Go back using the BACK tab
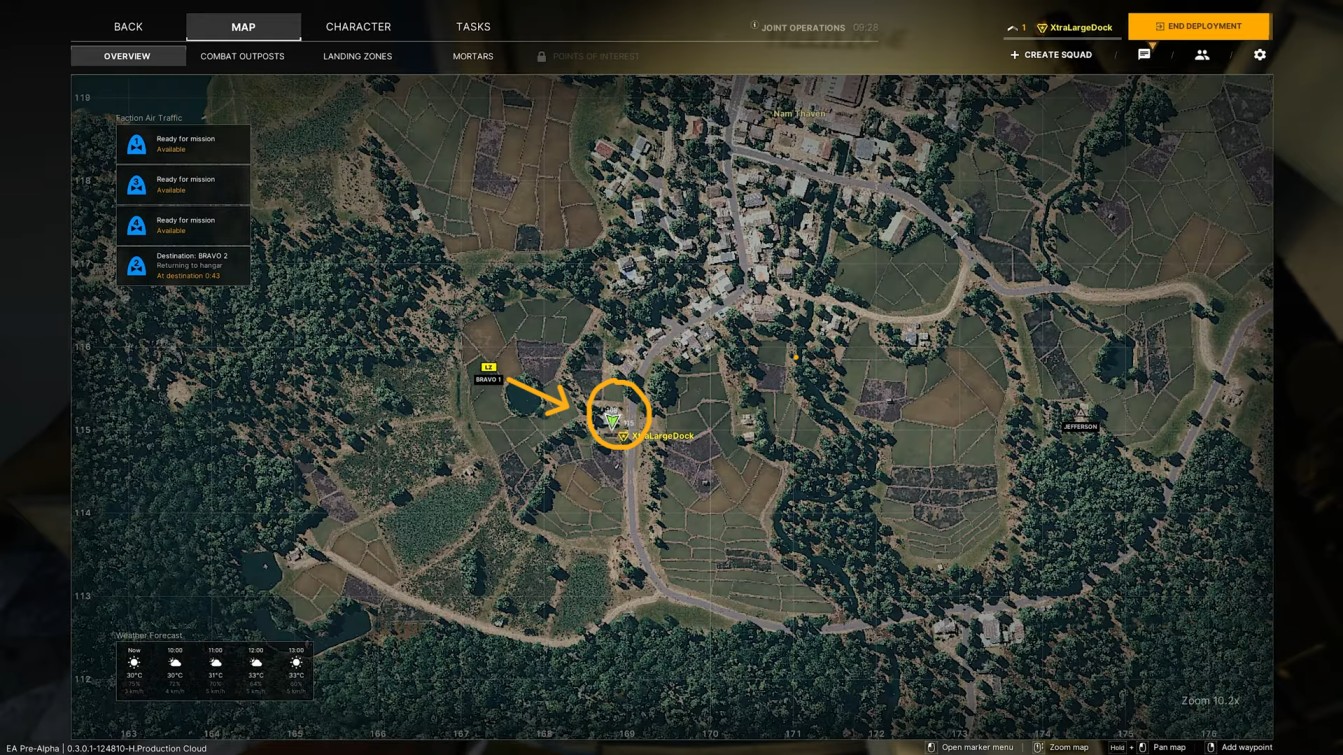Screen dimensions: 1343x755 (x=128, y=27)
